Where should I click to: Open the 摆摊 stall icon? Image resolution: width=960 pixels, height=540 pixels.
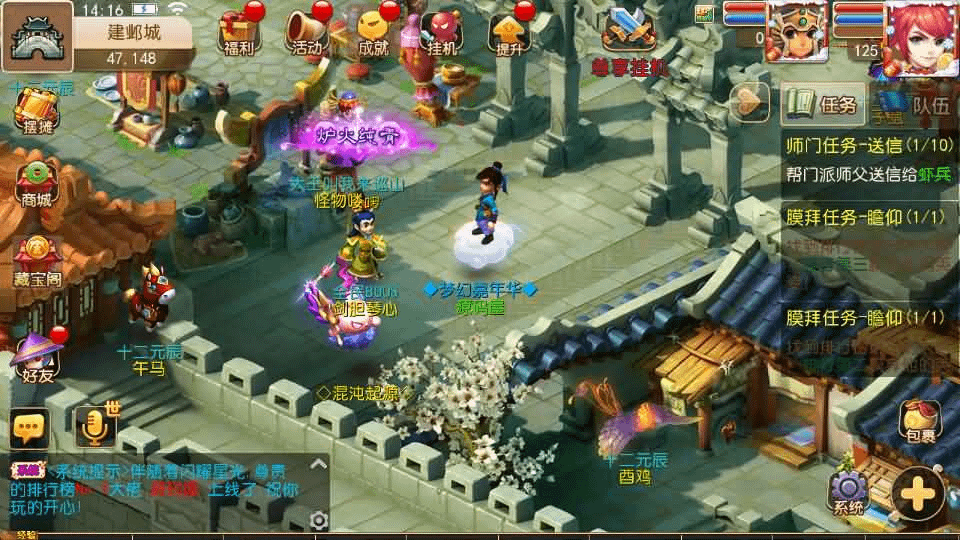tap(36, 110)
